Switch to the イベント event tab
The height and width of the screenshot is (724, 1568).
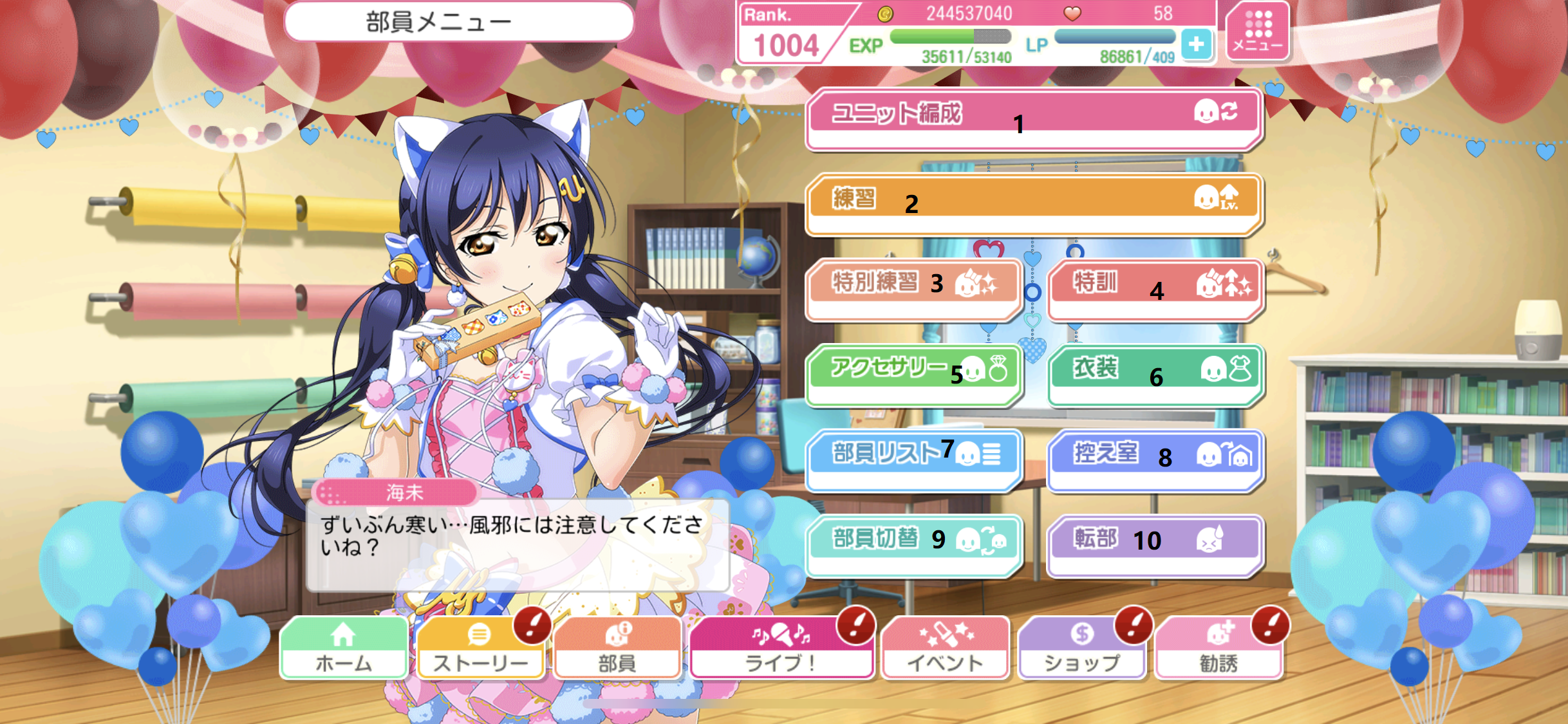pos(944,648)
